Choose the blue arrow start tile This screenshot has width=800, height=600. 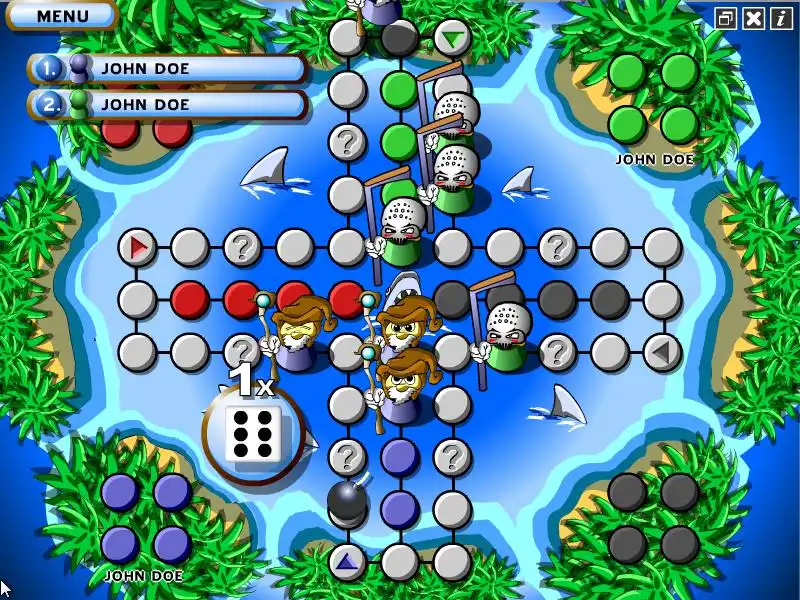(x=347, y=562)
